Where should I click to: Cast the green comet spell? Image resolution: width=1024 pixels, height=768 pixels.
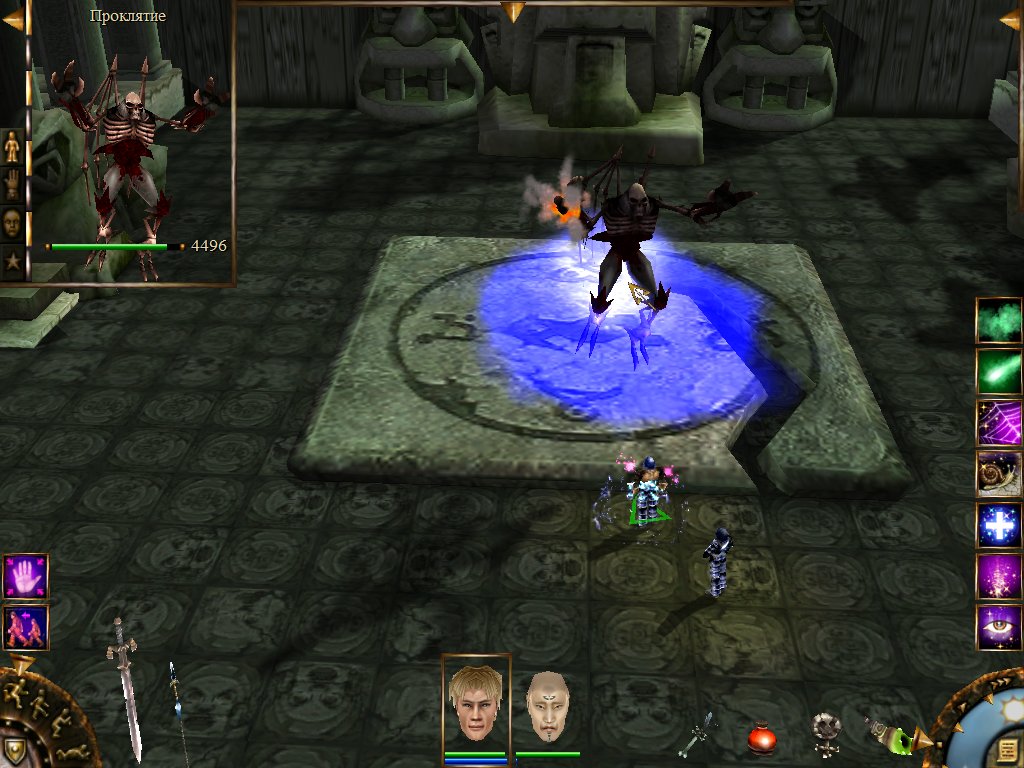click(998, 371)
